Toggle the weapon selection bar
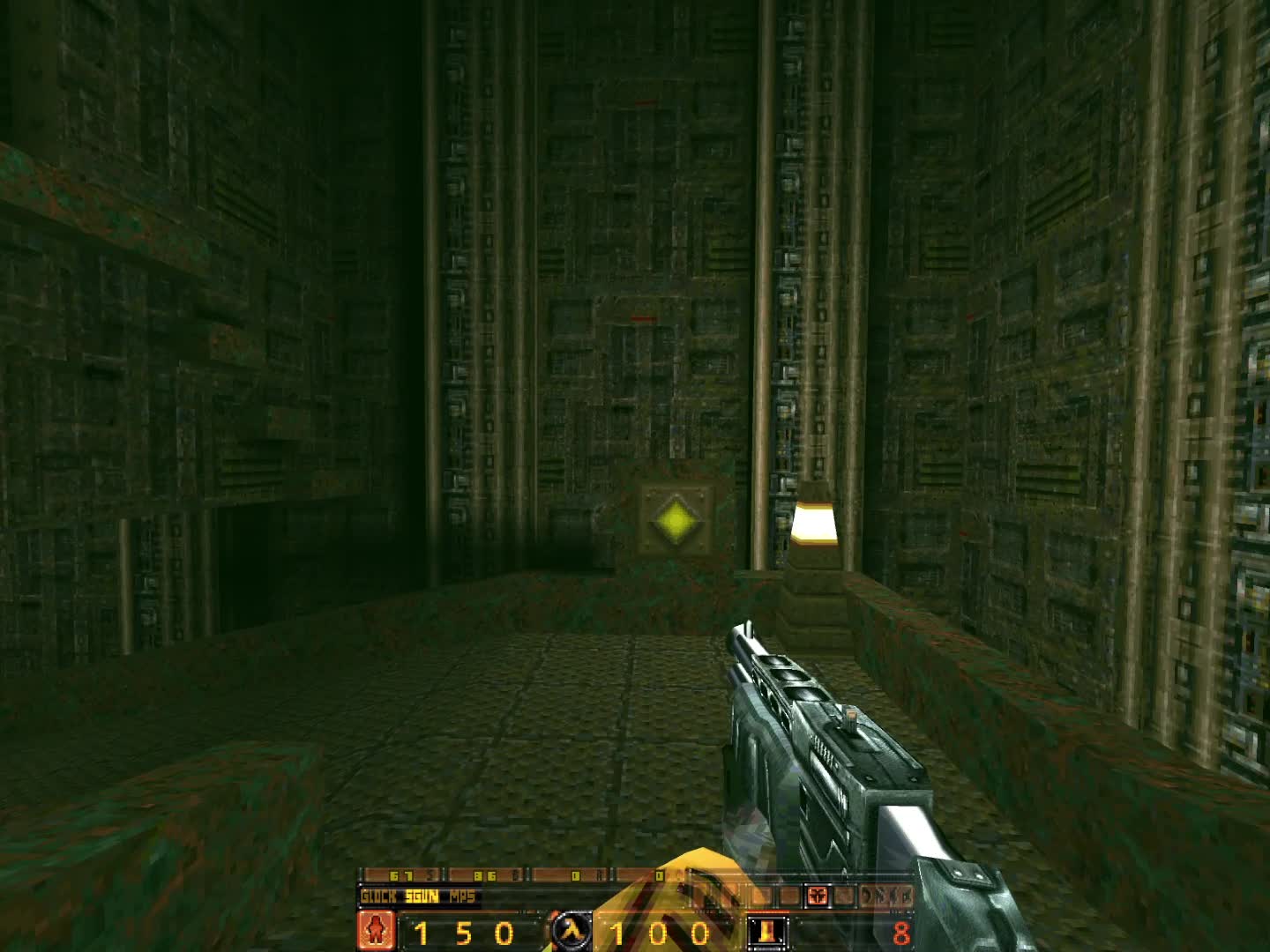The width and height of the screenshot is (1270, 952). pos(422,896)
